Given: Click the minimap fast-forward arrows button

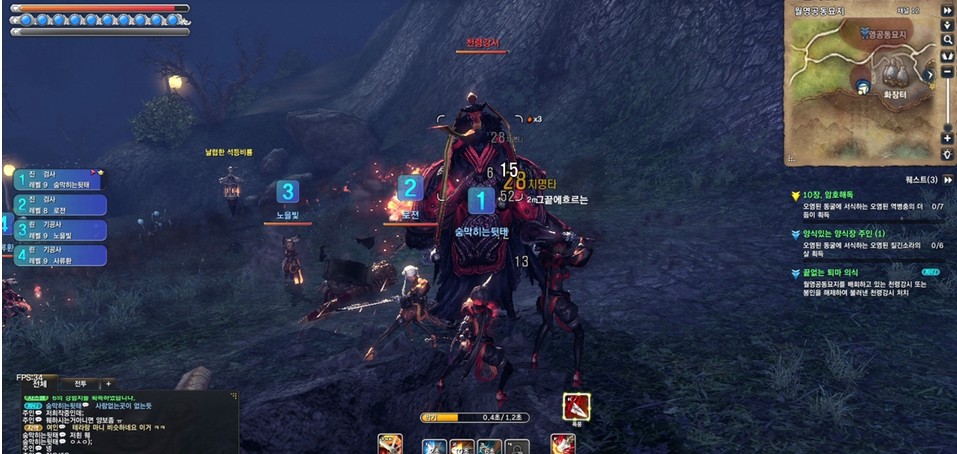Looking at the screenshot, I should pos(946,10).
